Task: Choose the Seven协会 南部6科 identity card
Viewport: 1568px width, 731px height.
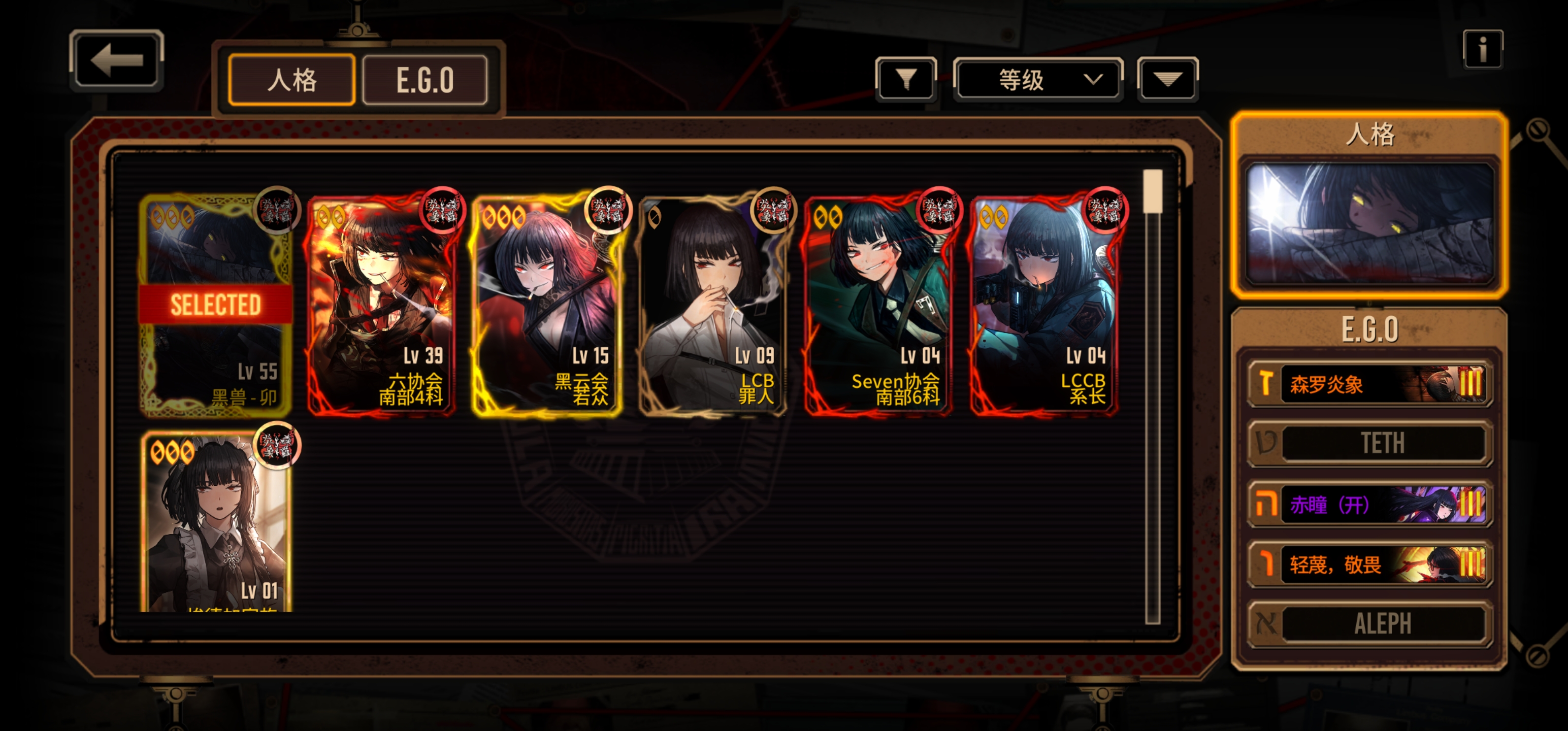Action: 878,305
